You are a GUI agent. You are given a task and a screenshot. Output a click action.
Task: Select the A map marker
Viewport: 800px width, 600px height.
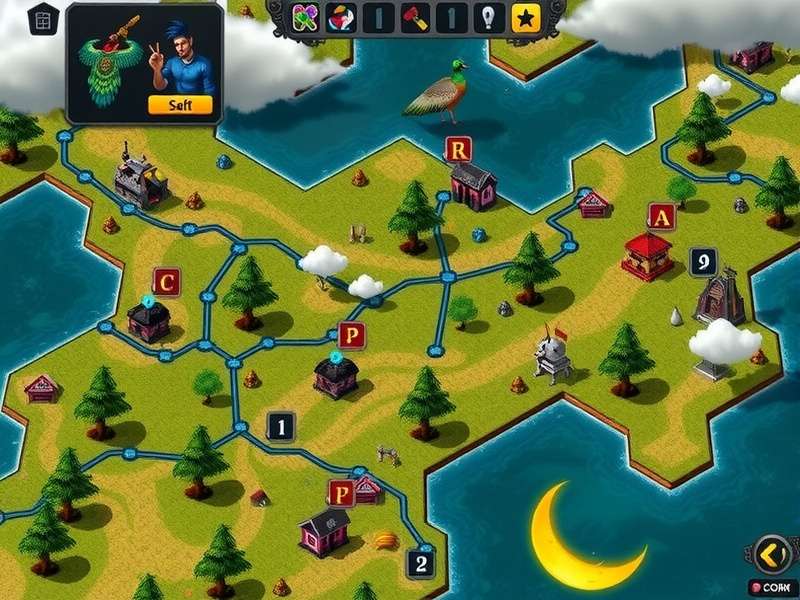click(x=660, y=216)
